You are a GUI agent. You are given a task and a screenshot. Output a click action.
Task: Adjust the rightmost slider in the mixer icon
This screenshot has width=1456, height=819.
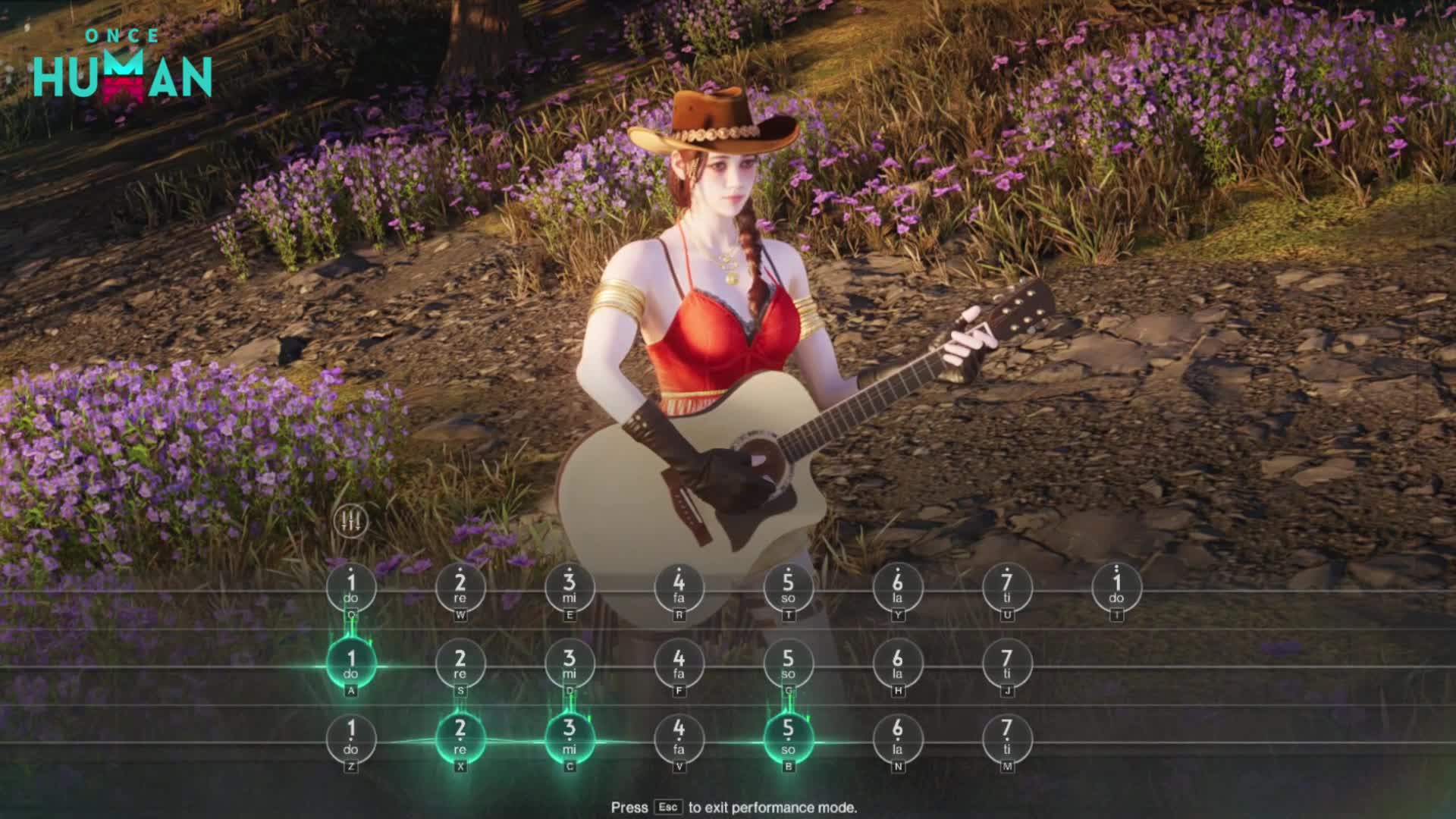[x=358, y=519]
